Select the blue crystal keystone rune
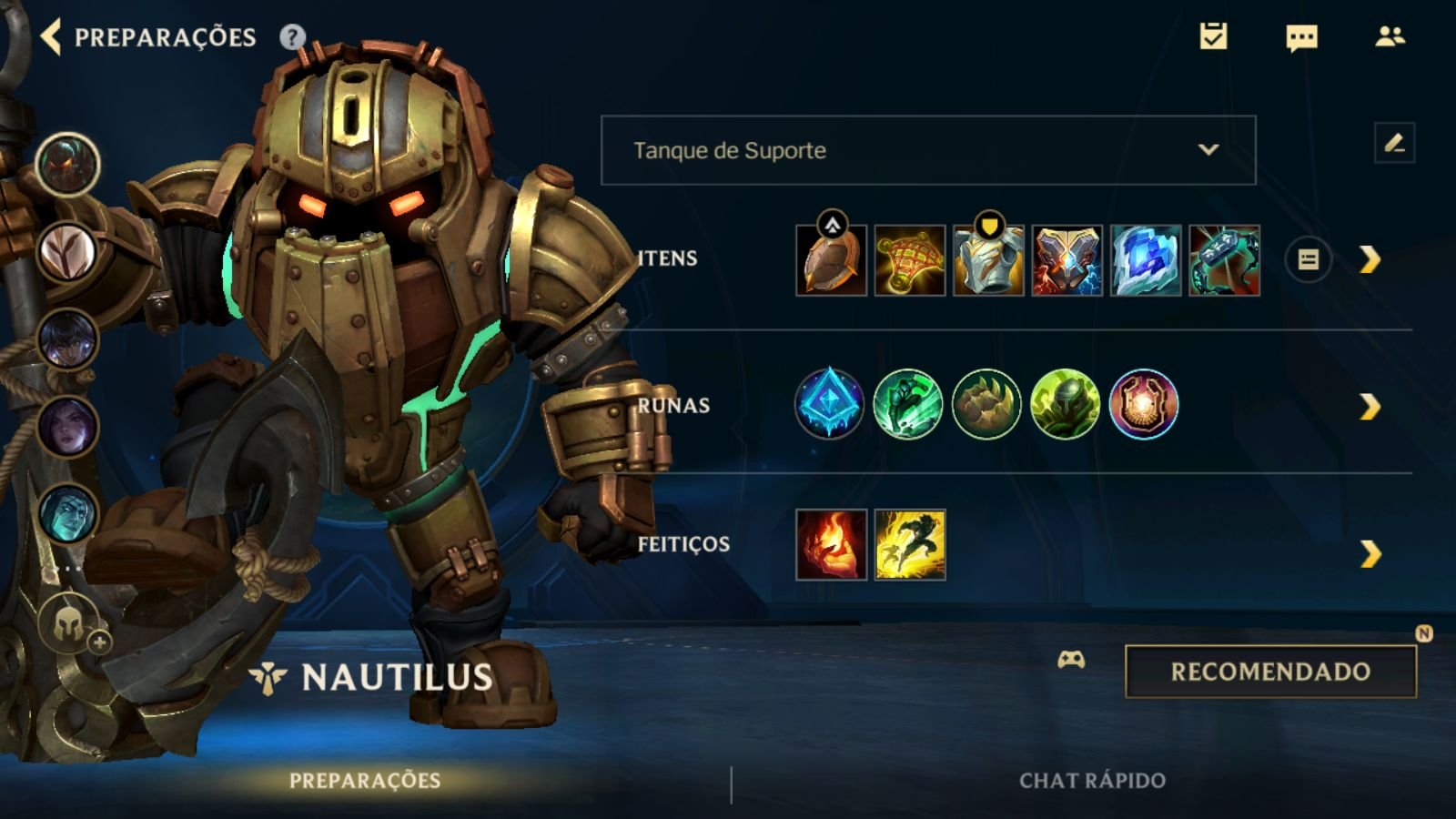The height and width of the screenshot is (819, 1456). (828, 404)
